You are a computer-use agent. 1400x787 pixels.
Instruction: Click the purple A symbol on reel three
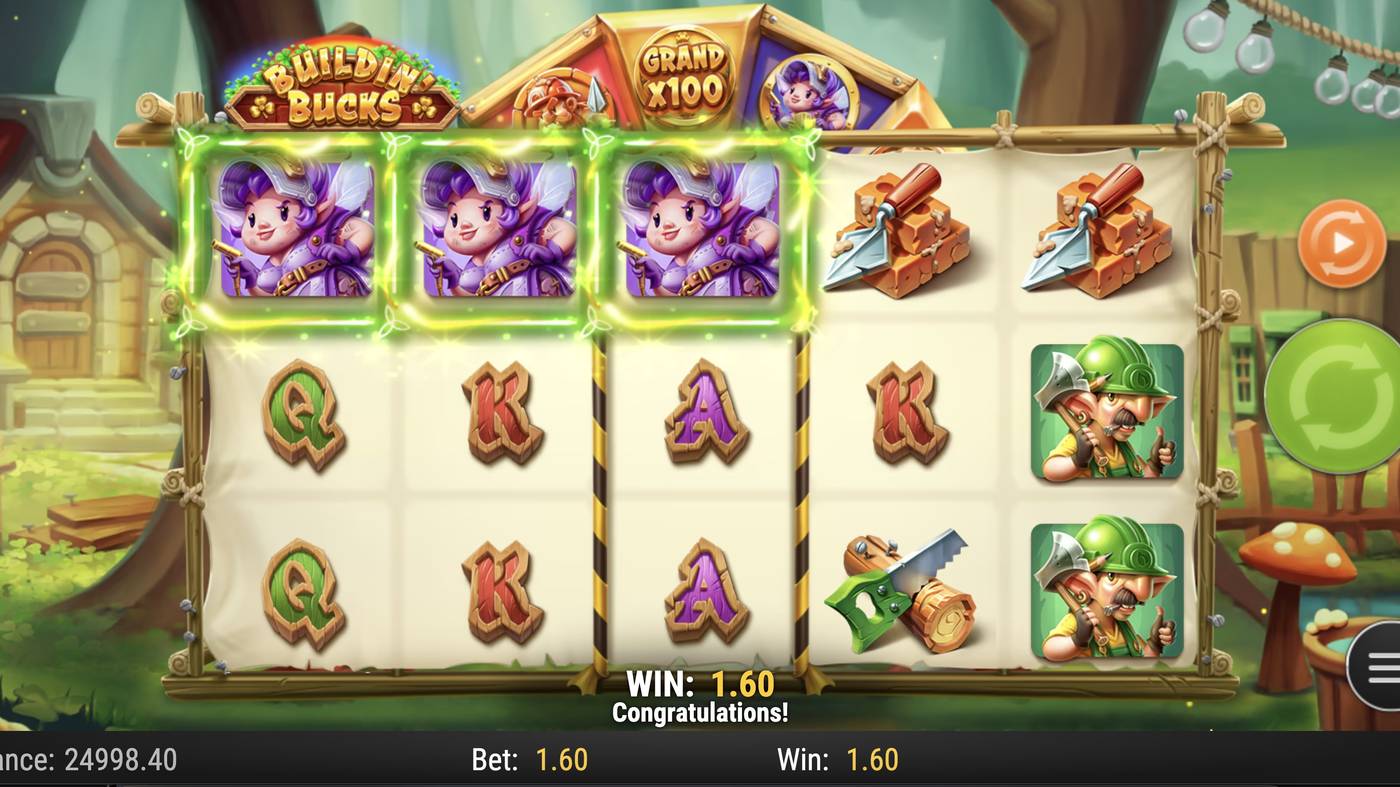(x=703, y=415)
